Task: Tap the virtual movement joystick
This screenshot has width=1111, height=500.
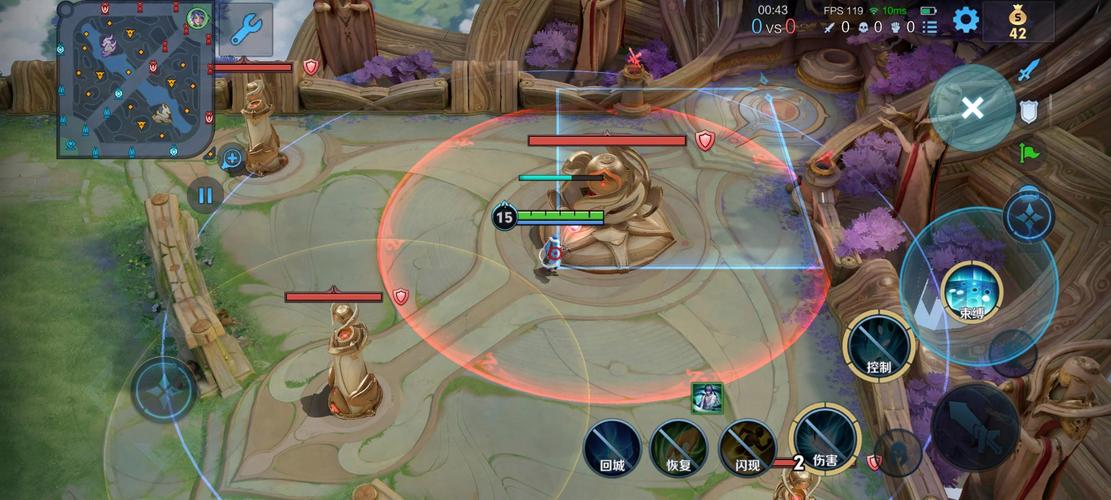Action: point(163,389)
